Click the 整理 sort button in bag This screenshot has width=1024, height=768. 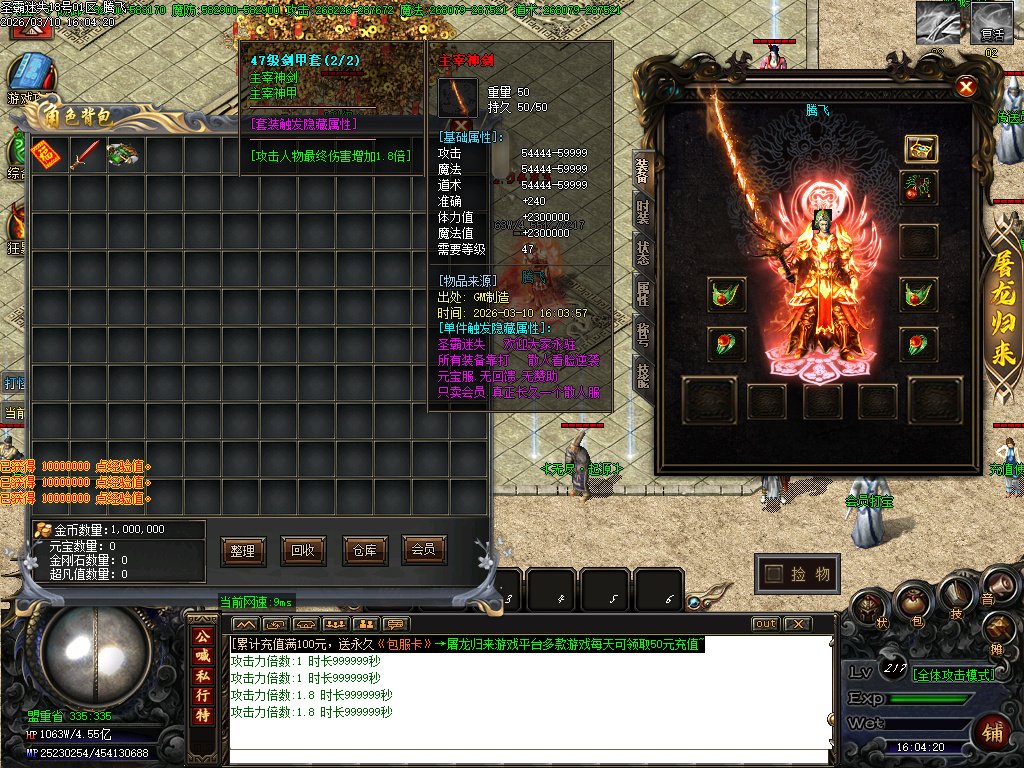coord(243,550)
